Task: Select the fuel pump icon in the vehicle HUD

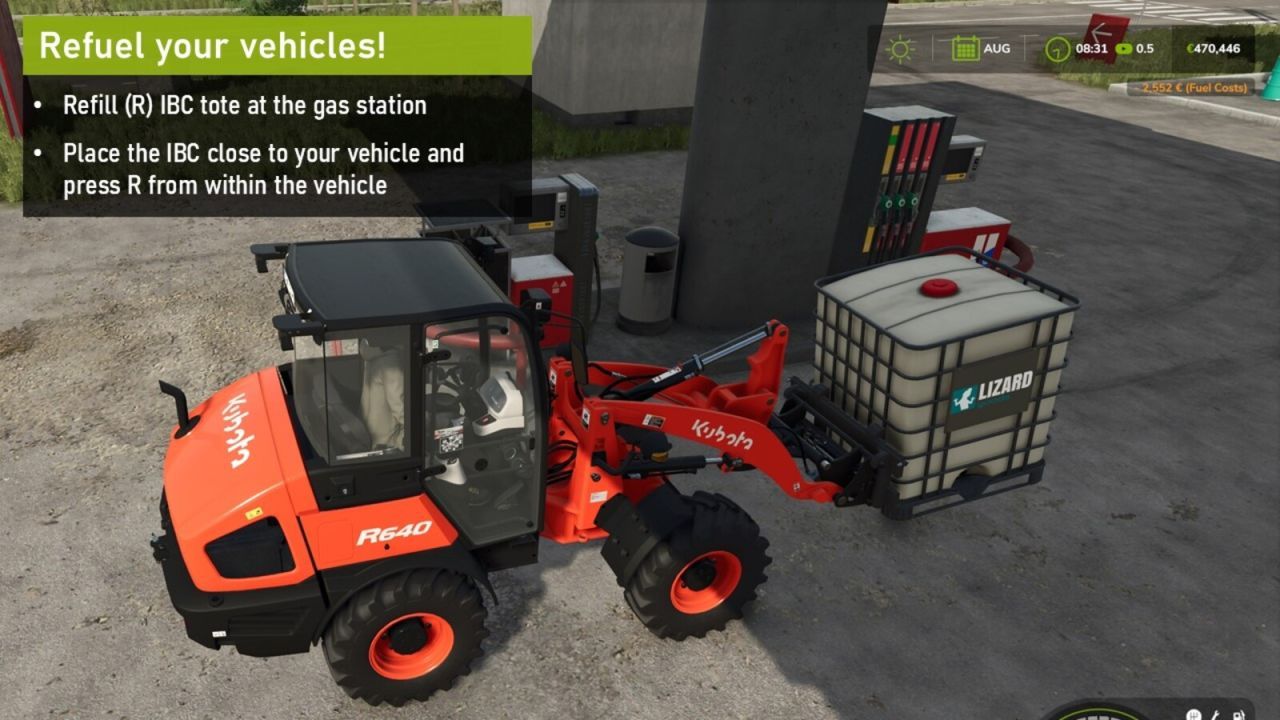Action: (1238, 715)
